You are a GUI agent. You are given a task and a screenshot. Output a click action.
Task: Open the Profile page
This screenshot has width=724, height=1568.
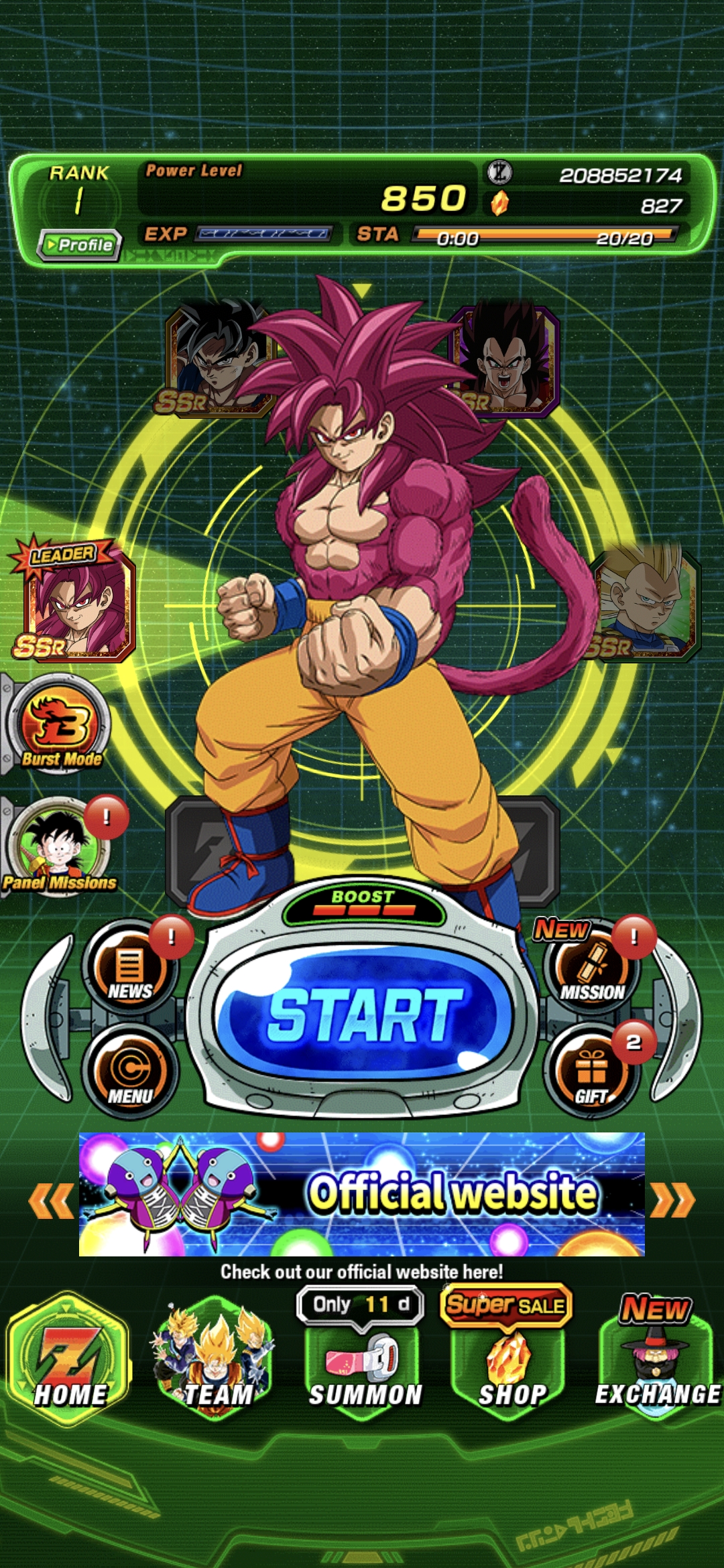(x=80, y=245)
